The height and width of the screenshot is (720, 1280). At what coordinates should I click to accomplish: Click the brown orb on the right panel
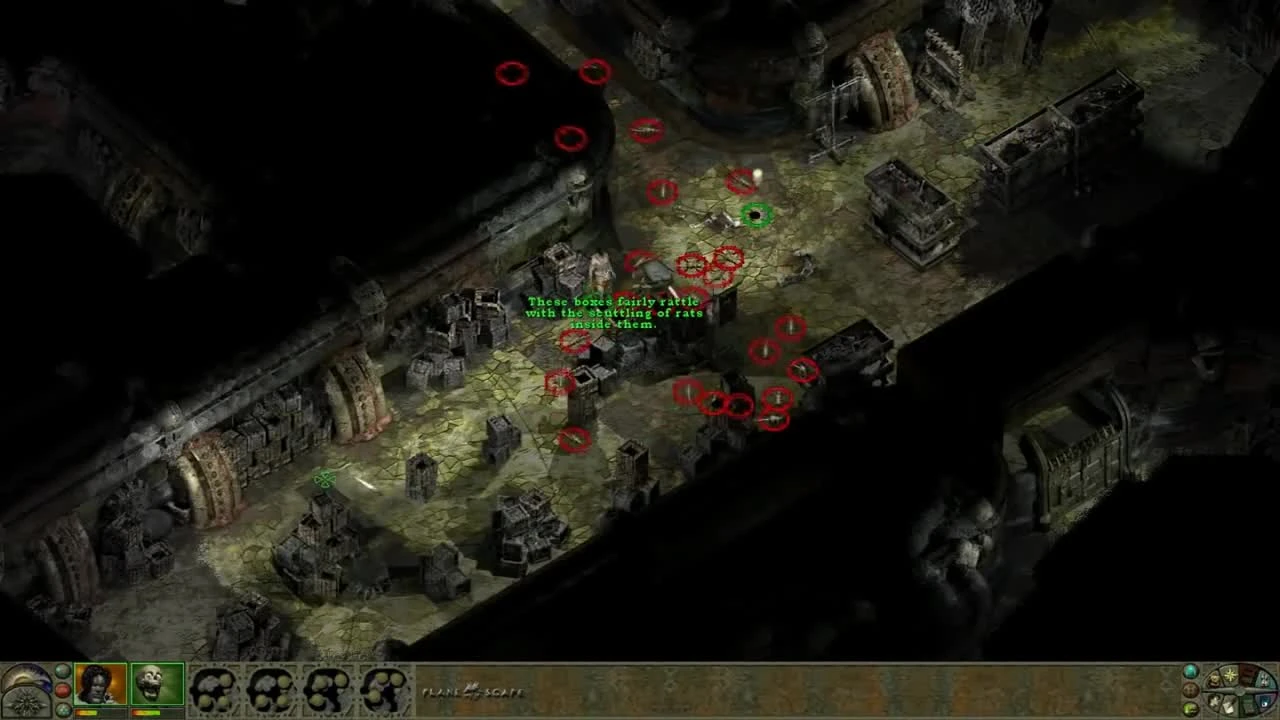click(x=1191, y=690)
